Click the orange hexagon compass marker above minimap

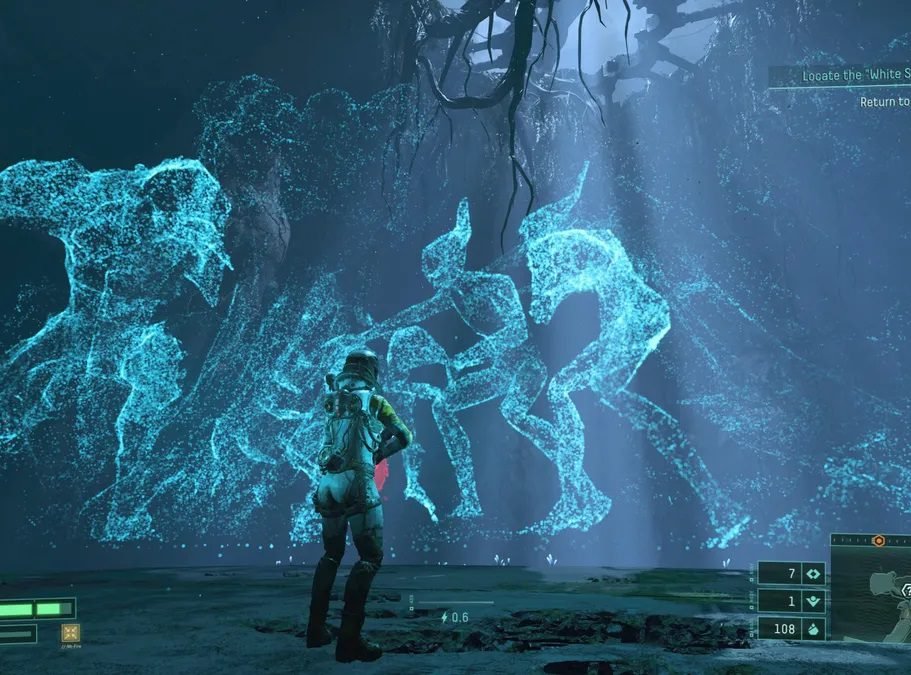pos(878,540)
